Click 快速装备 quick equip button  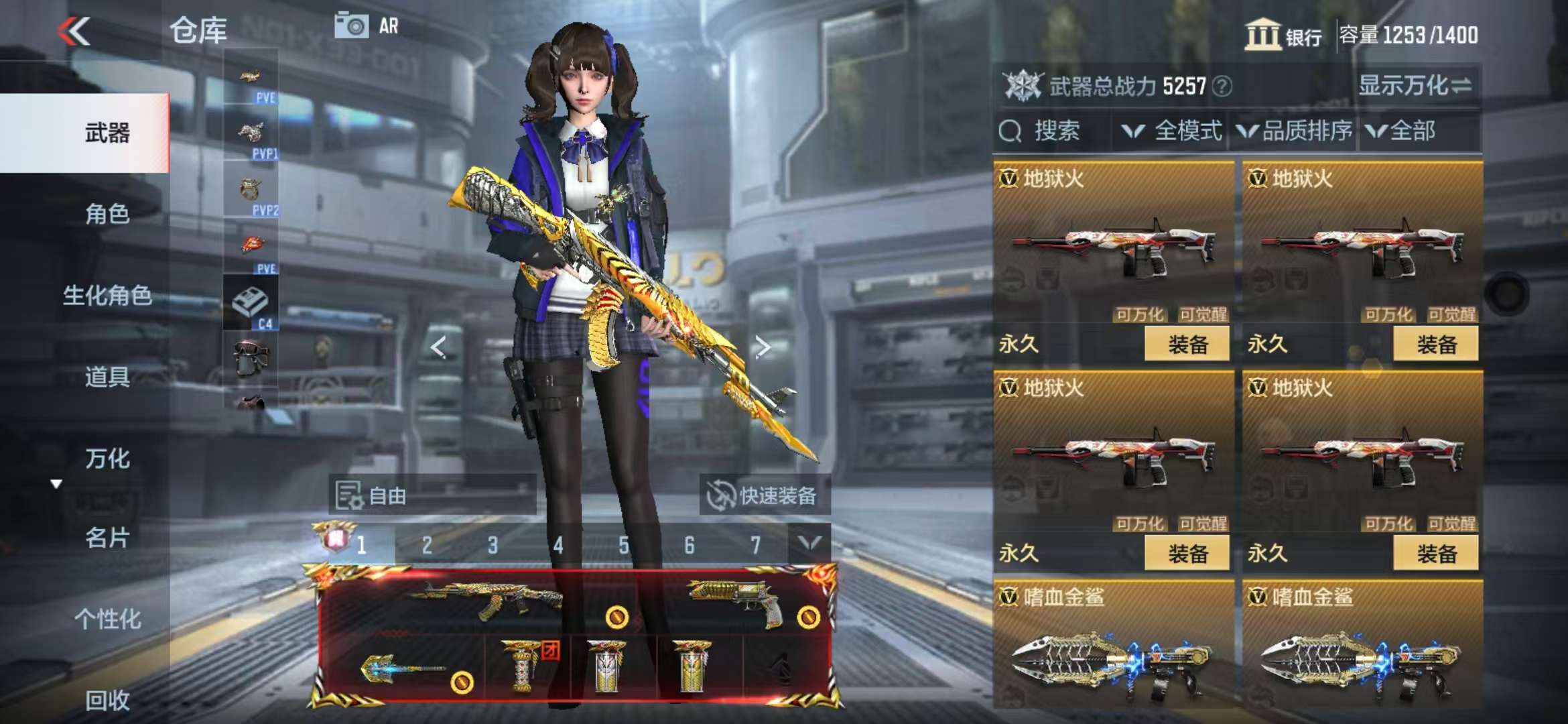click(764, 495)
